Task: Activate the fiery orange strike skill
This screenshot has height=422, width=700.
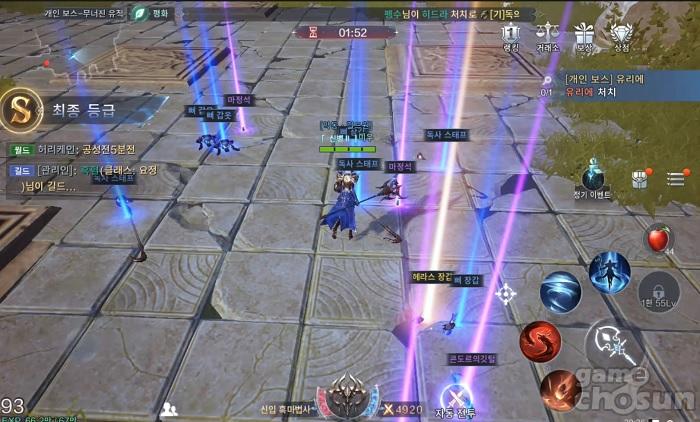Action: pos(560,390)
